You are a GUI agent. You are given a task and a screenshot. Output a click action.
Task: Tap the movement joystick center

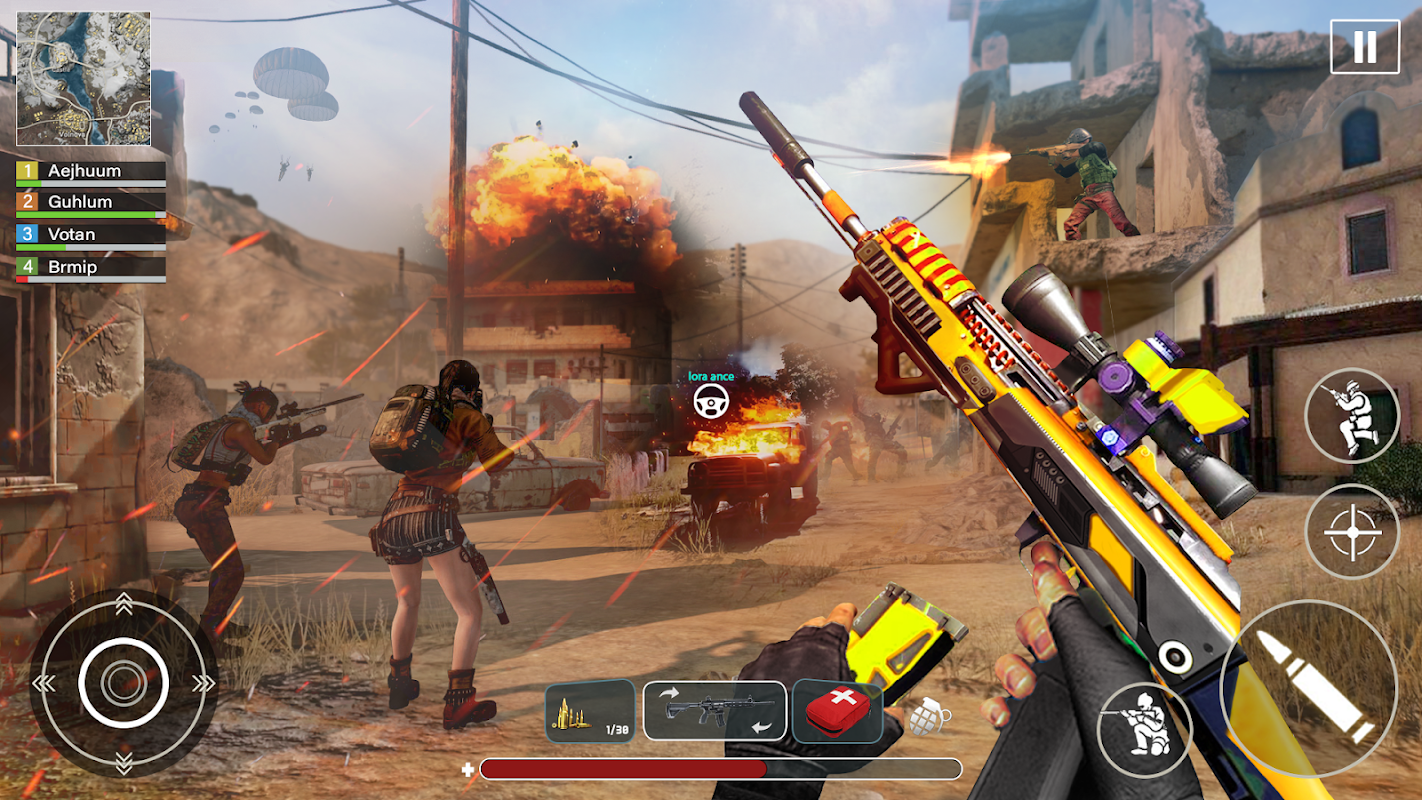123,683
